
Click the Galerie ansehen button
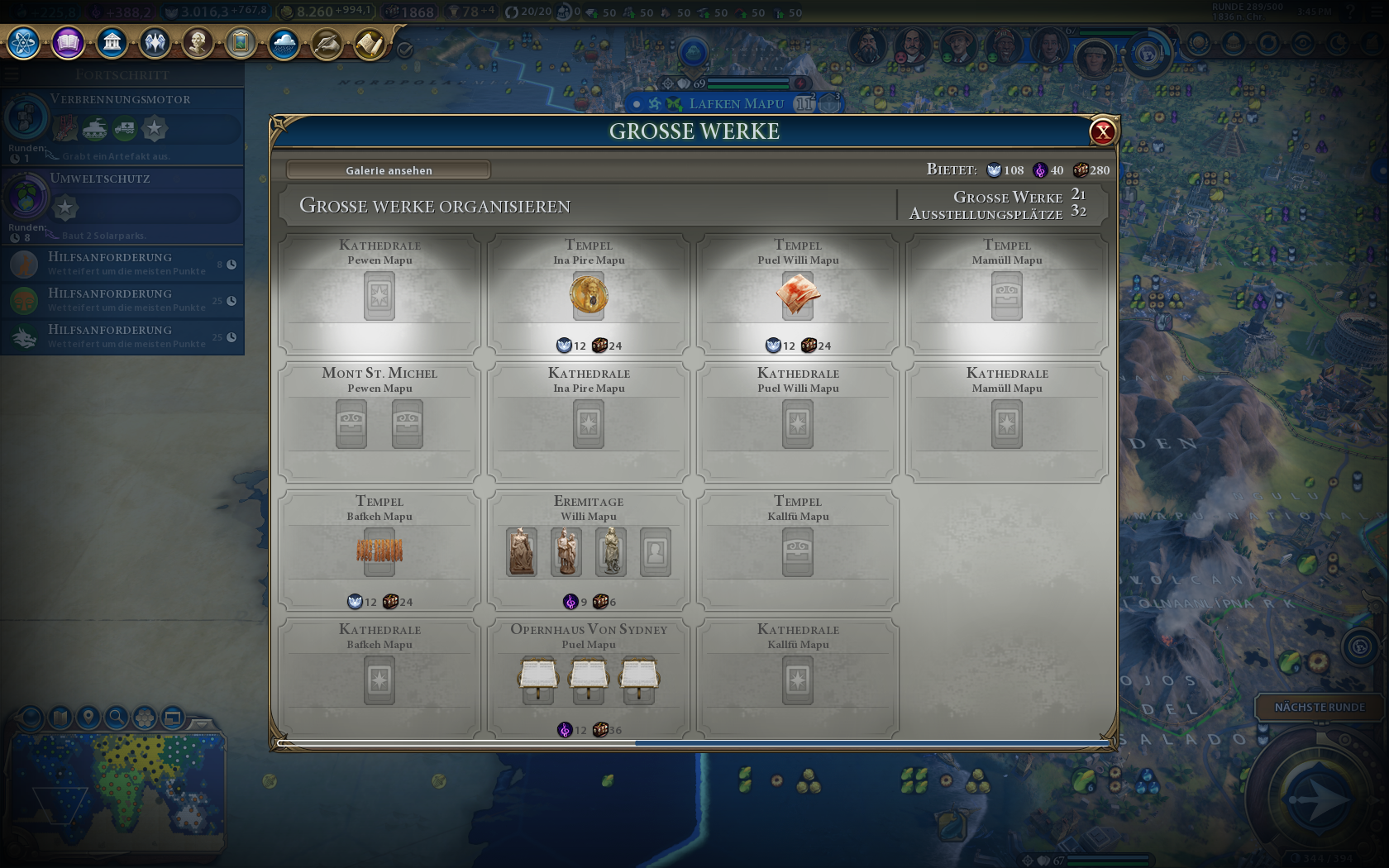click(x=389, y=170)
